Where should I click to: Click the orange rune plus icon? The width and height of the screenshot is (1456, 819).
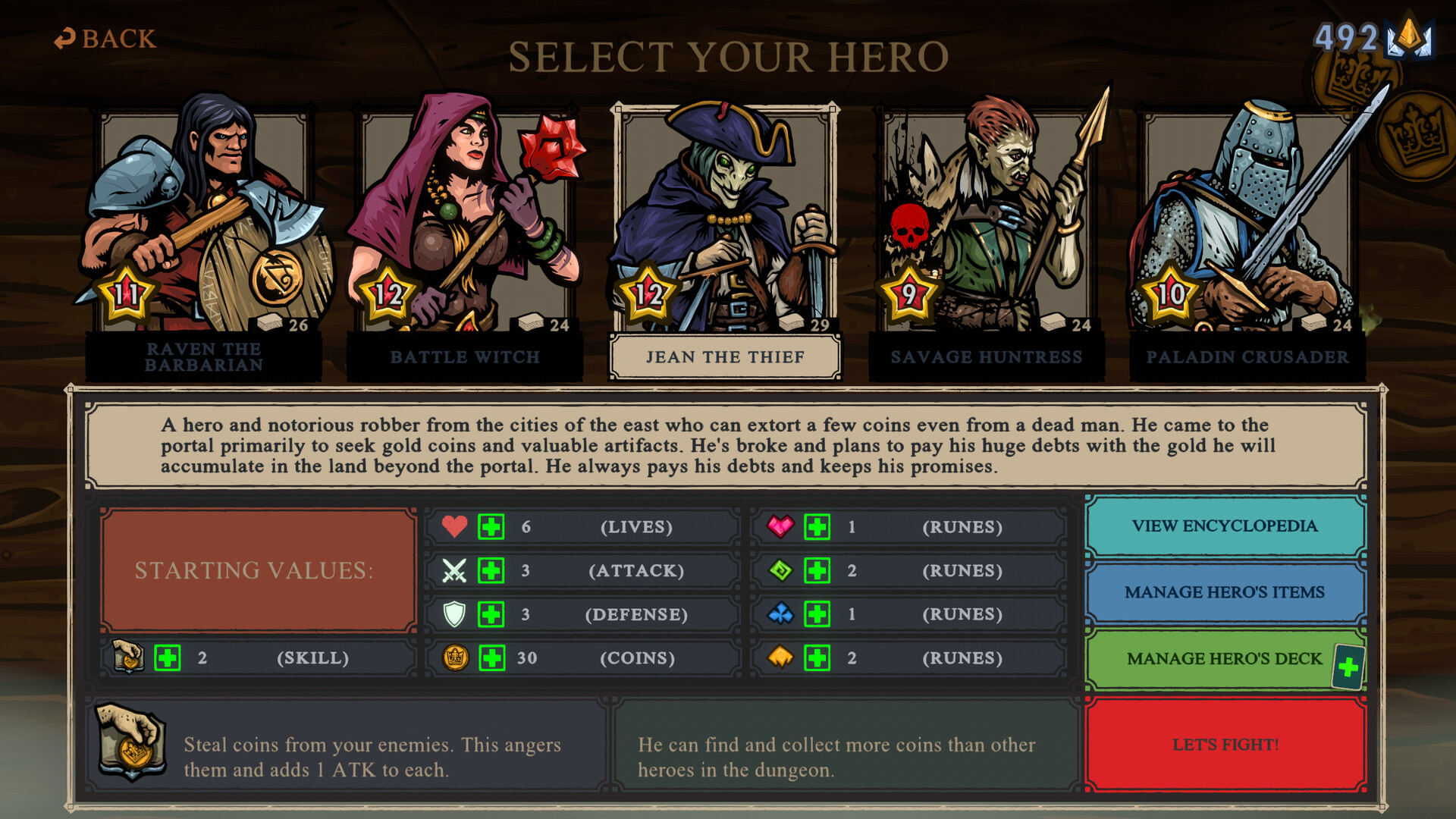click(x=817, y=658)
